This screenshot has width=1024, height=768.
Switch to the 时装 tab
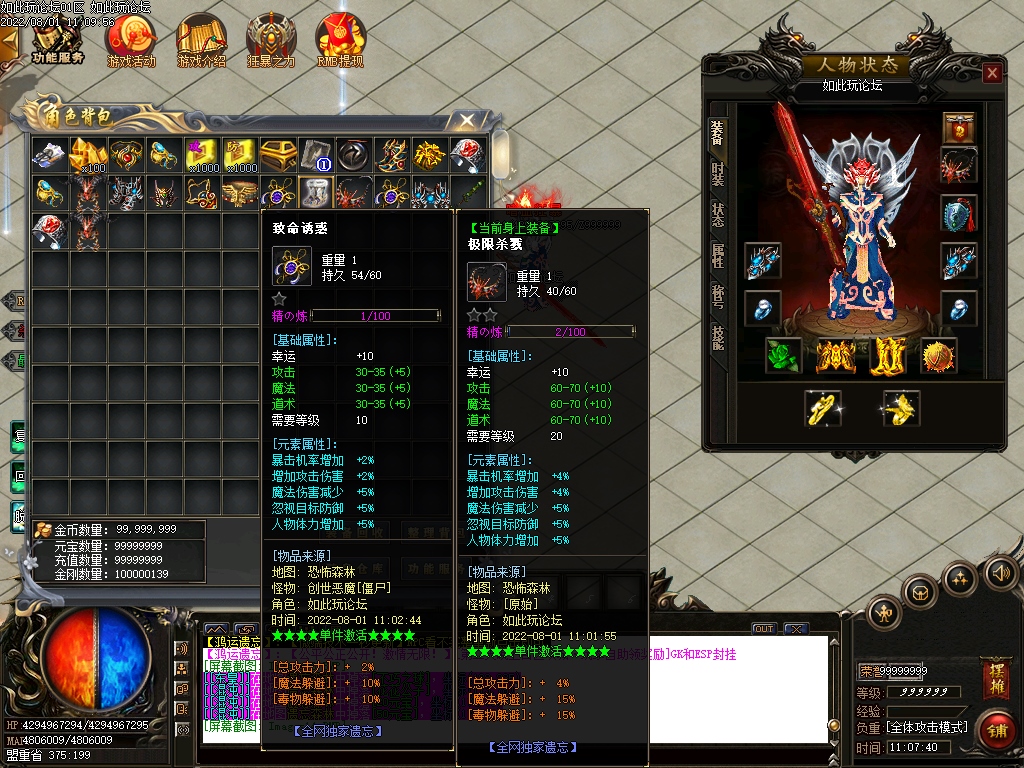717,174
